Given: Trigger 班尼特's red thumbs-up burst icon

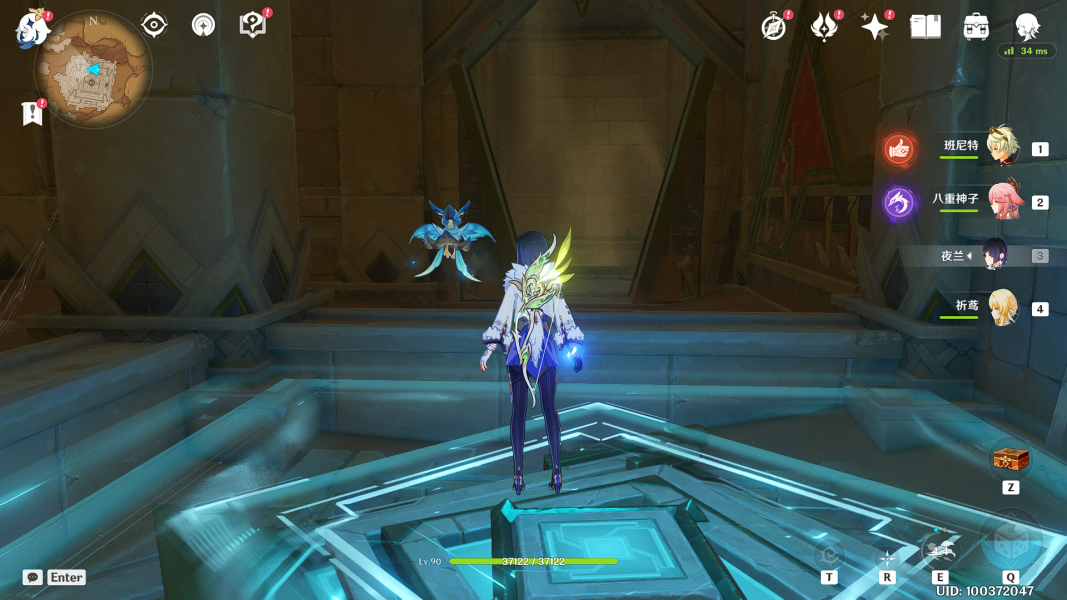Looking at the screenshot, I should pyautogui.click(x=900, y=149).
